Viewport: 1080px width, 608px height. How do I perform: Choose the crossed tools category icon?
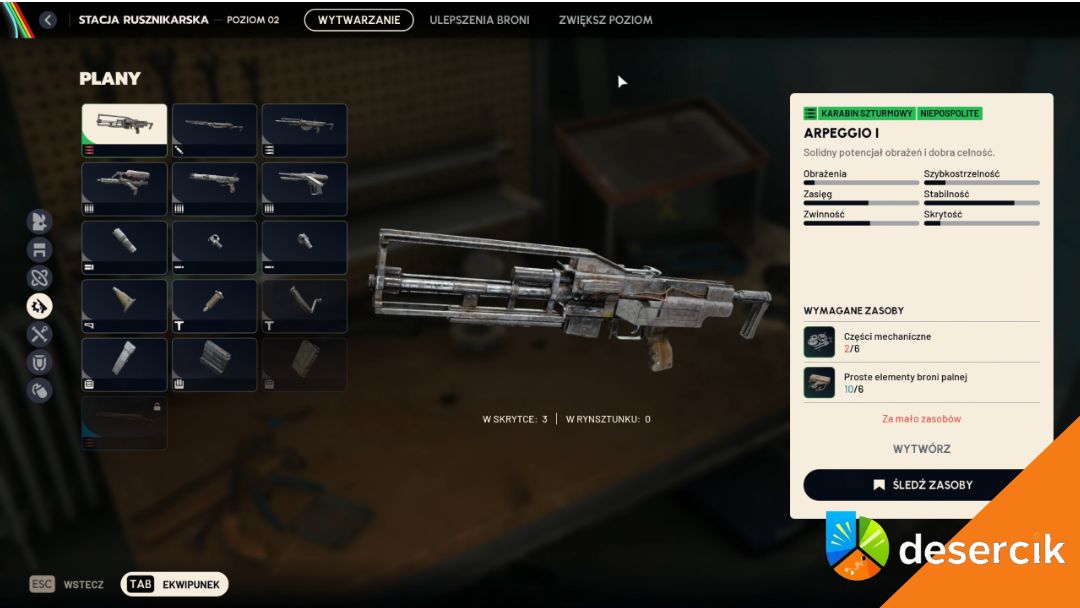click(x=40, y=334)
